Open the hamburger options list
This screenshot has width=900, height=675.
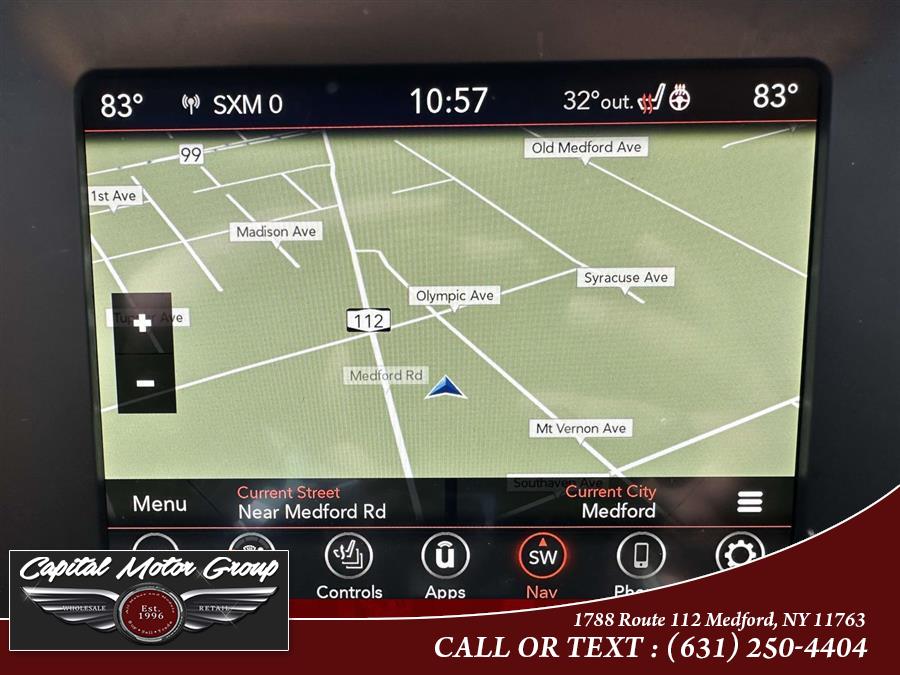[x=749, y=502]
